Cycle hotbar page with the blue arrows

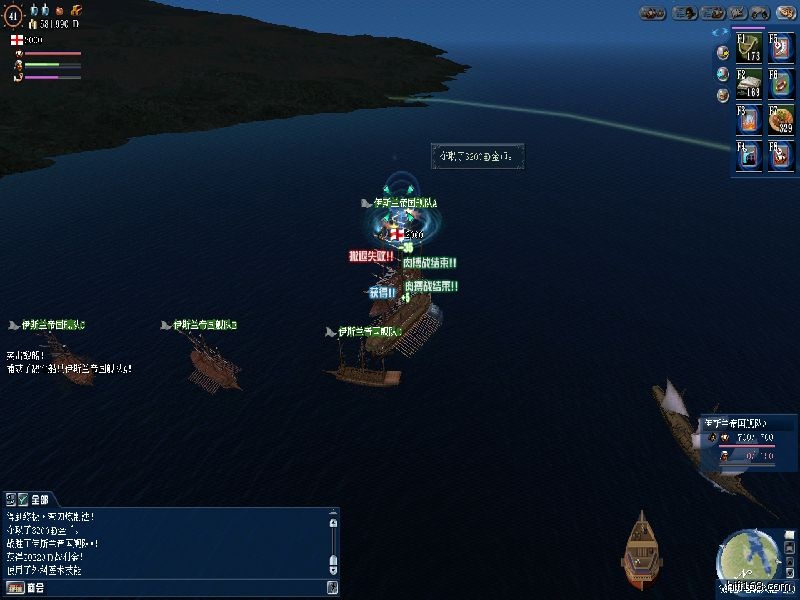click(722, 32)
